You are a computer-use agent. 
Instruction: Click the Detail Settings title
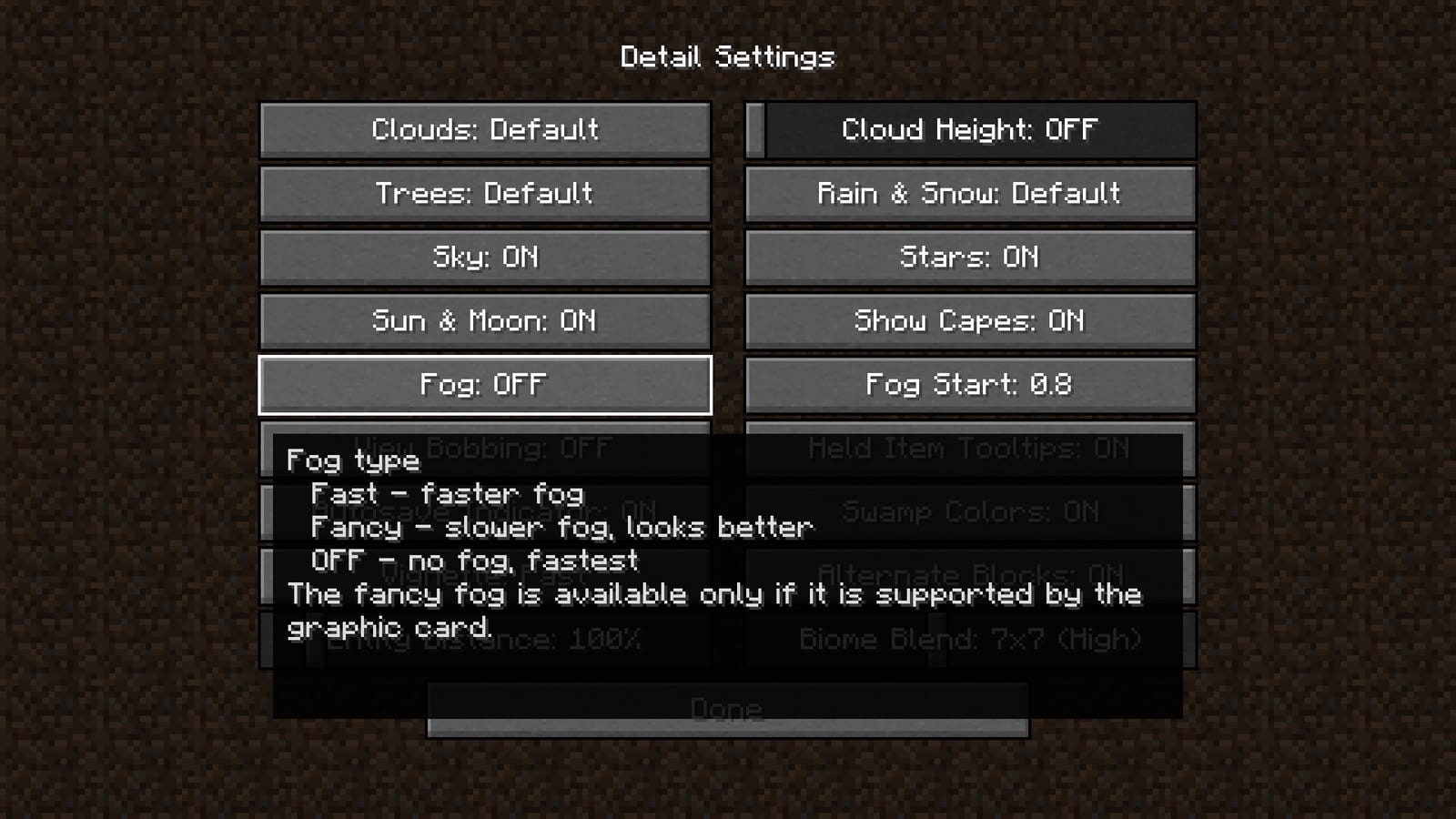click(x=727, y=57)
